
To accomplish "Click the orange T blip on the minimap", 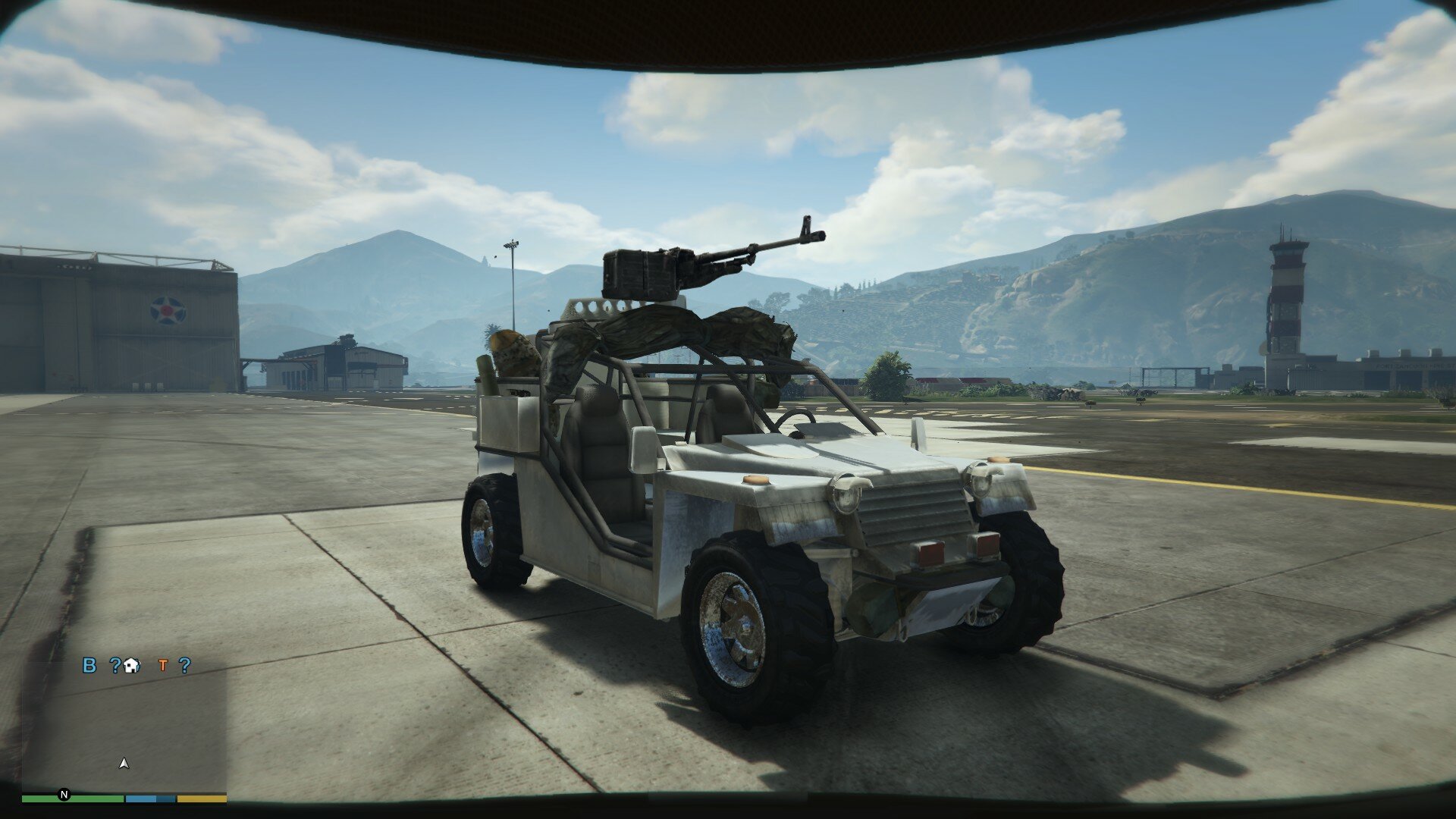I will point(162,666).
